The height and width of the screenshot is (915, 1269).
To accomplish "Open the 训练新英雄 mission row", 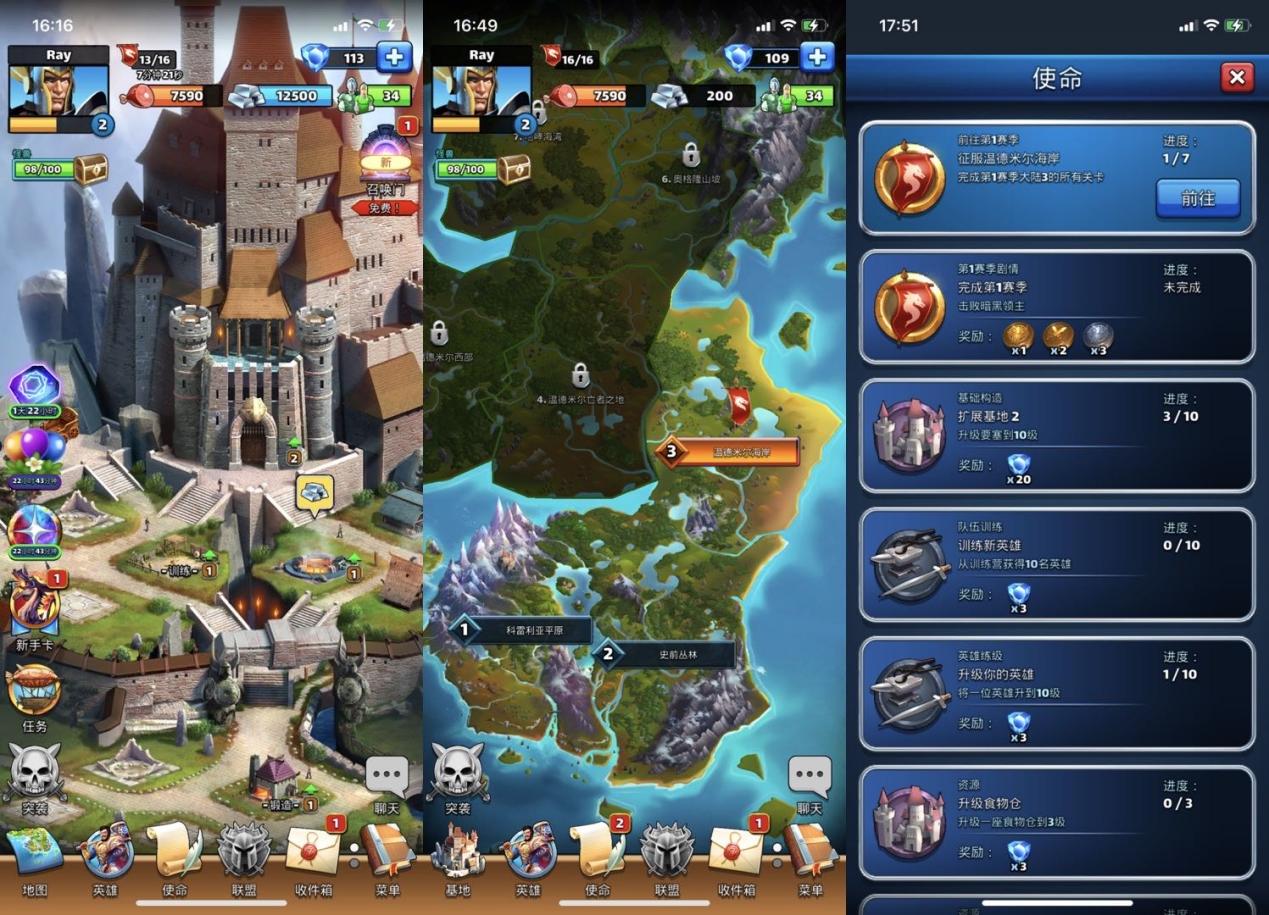I will pos(1056,564).
